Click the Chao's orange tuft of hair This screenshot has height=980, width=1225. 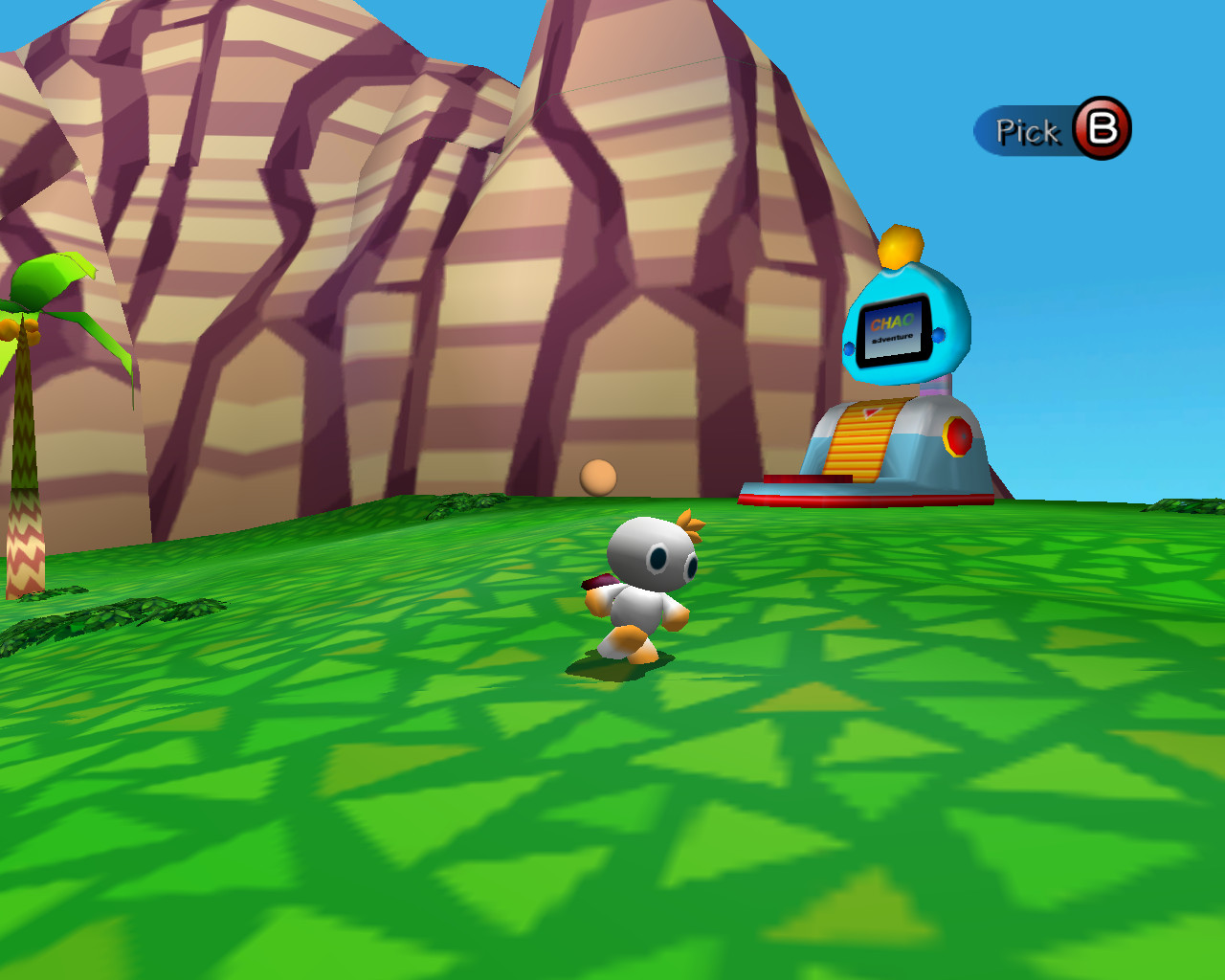pos(688,522)
